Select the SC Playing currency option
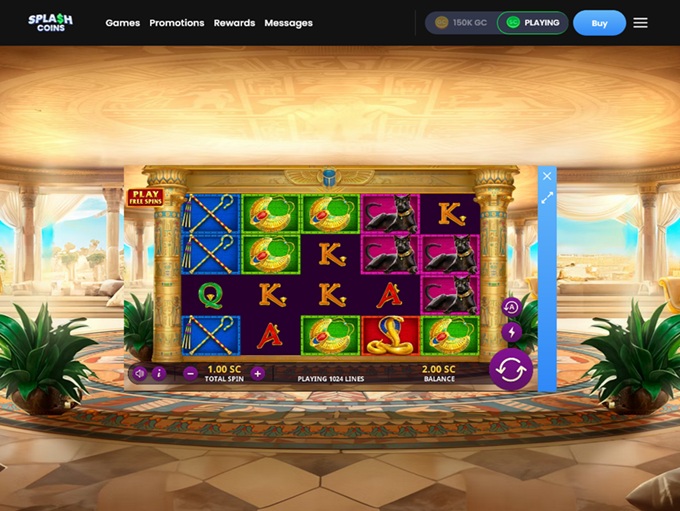680x511 pixels. pos(532,23)
